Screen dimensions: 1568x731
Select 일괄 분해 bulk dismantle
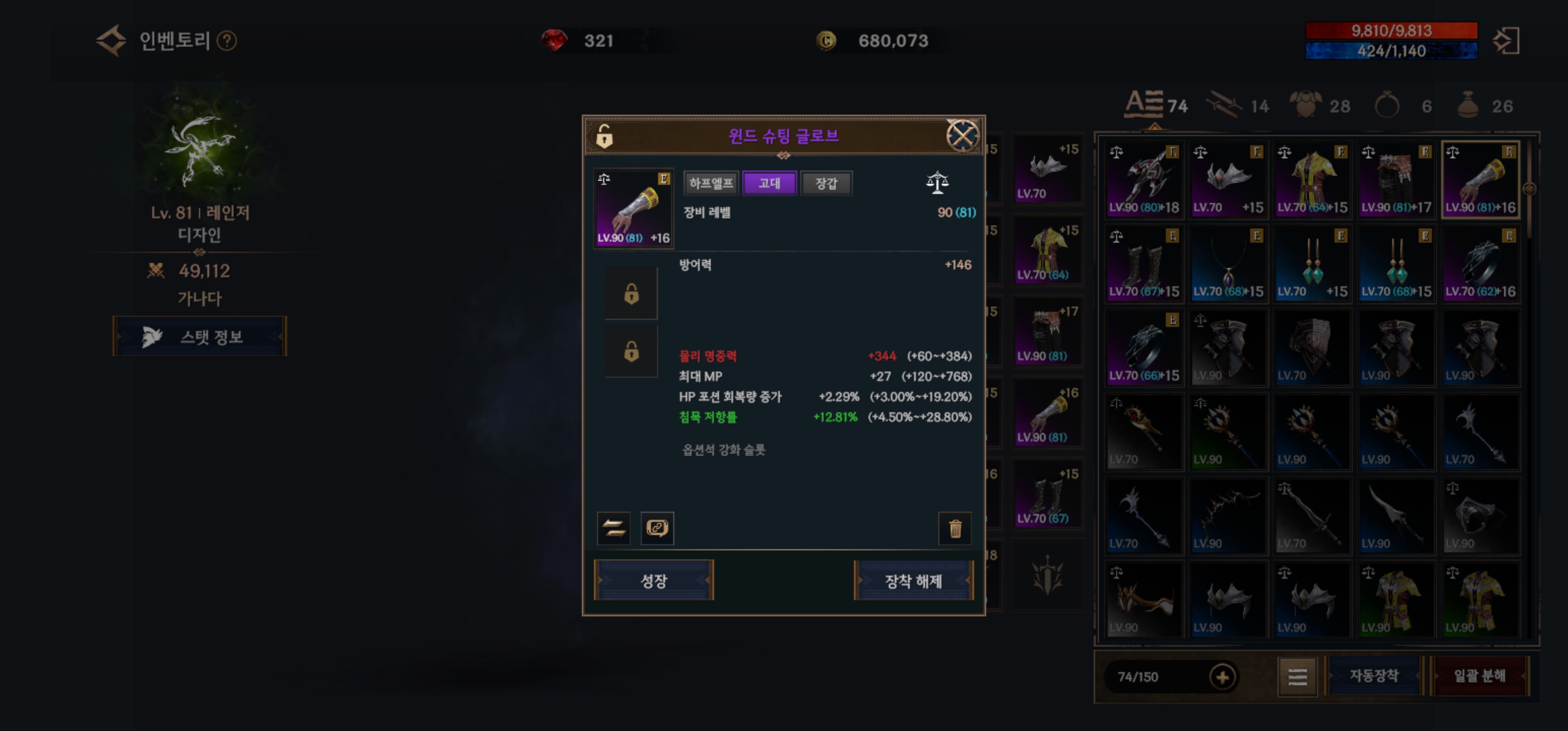click(1479, 676)
